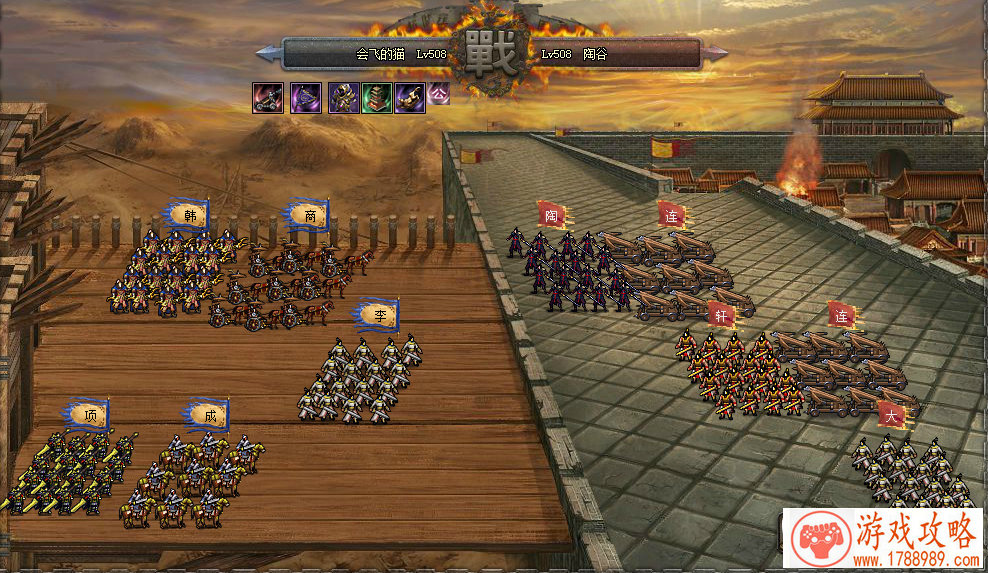
Task: Click the central 戰 battle emblem
Action: 494,55
